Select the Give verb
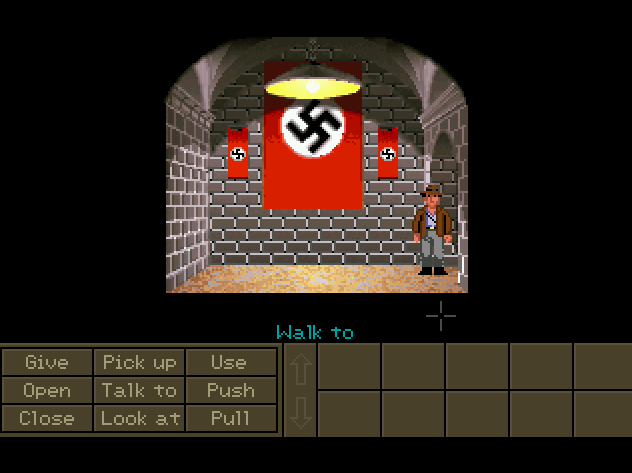Viewport: 632px width, 473px height. [x=47, y=362]
